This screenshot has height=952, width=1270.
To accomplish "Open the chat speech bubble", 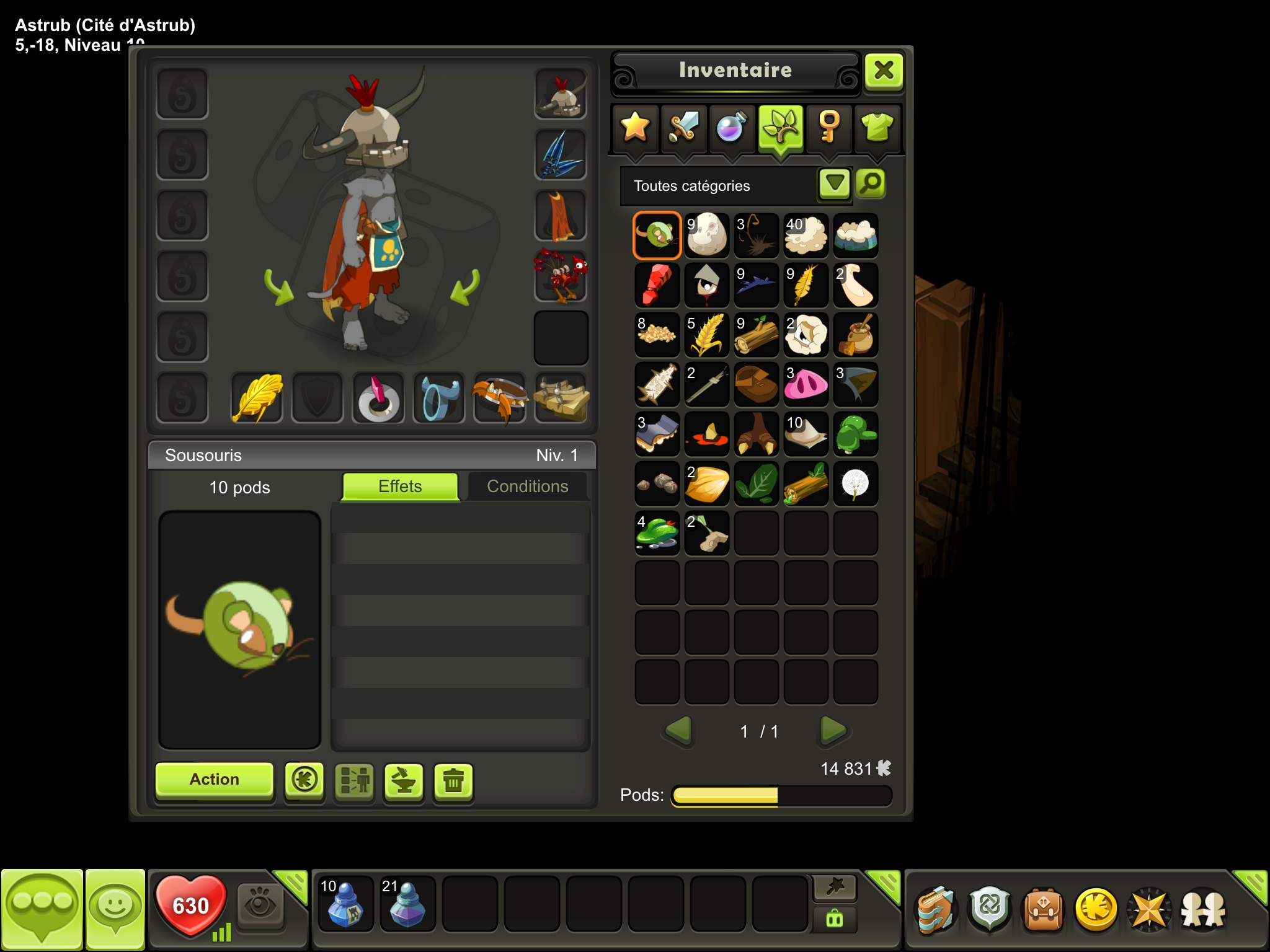I will (x=42, y=907).
